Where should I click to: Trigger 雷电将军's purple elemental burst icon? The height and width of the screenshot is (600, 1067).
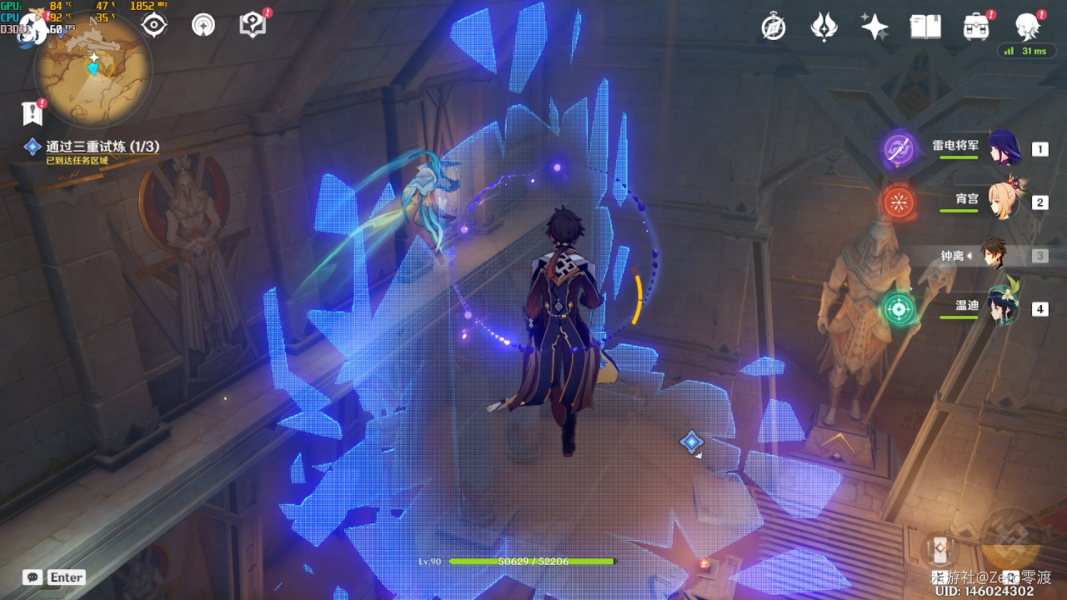(899, 149)
